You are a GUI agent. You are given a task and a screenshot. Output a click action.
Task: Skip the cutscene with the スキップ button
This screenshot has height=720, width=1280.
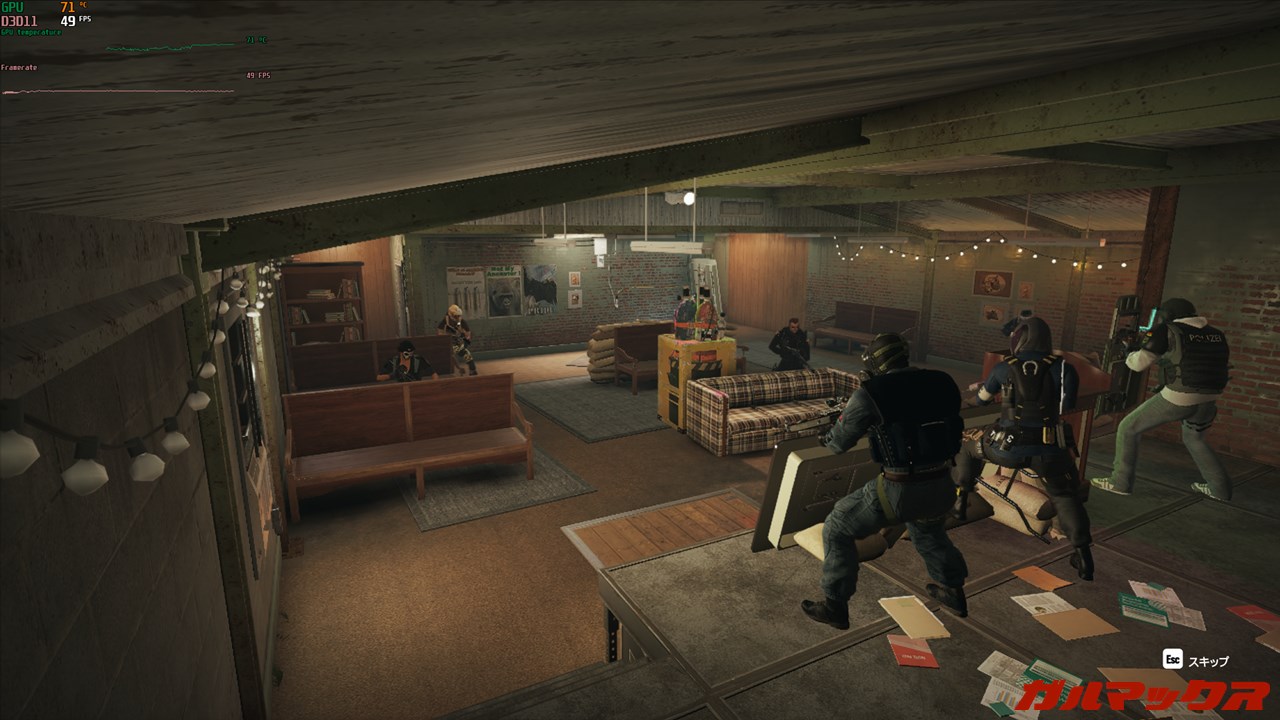point(1196,660)
